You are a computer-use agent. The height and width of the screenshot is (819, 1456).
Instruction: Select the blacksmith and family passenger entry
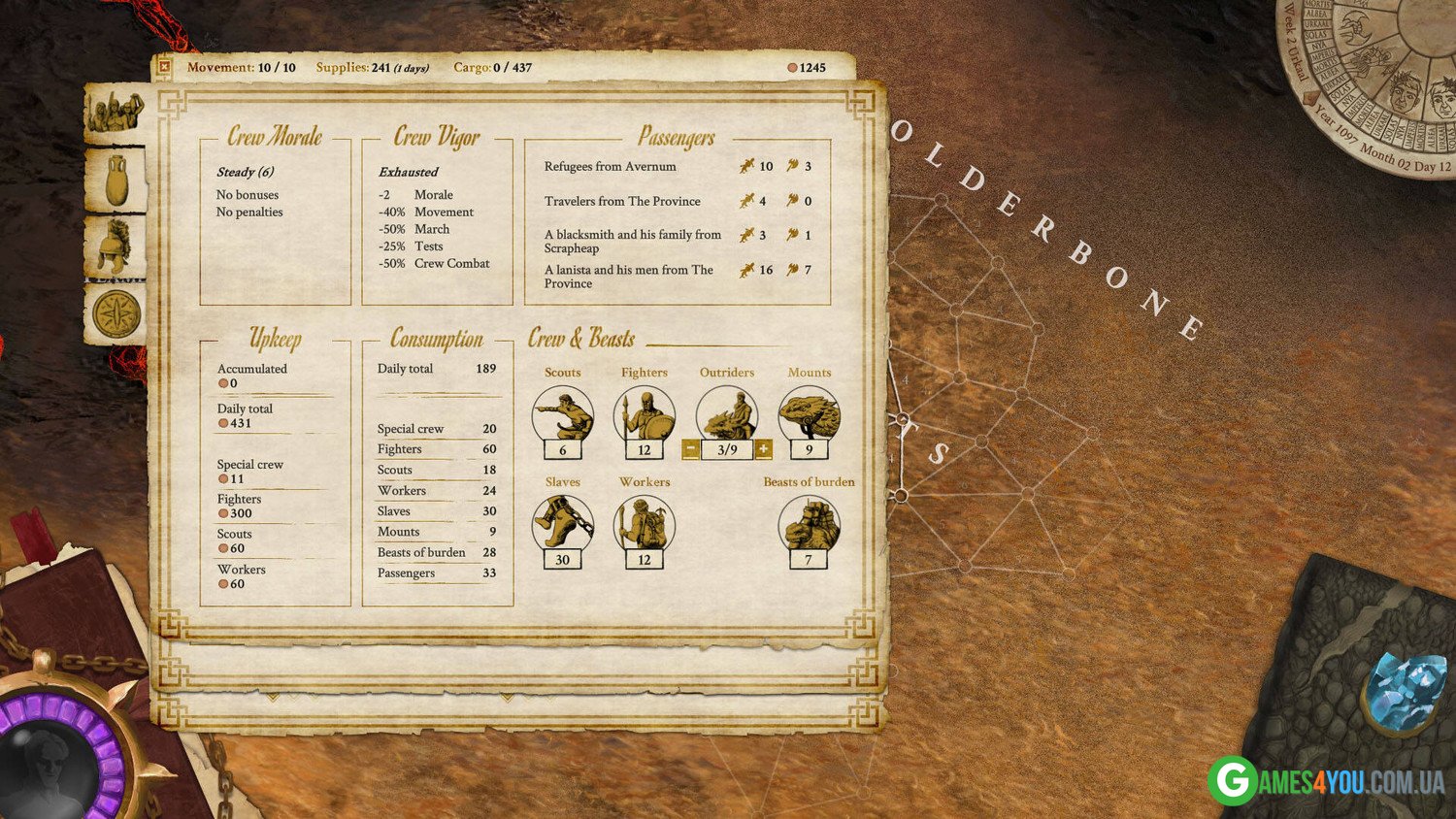632,241
